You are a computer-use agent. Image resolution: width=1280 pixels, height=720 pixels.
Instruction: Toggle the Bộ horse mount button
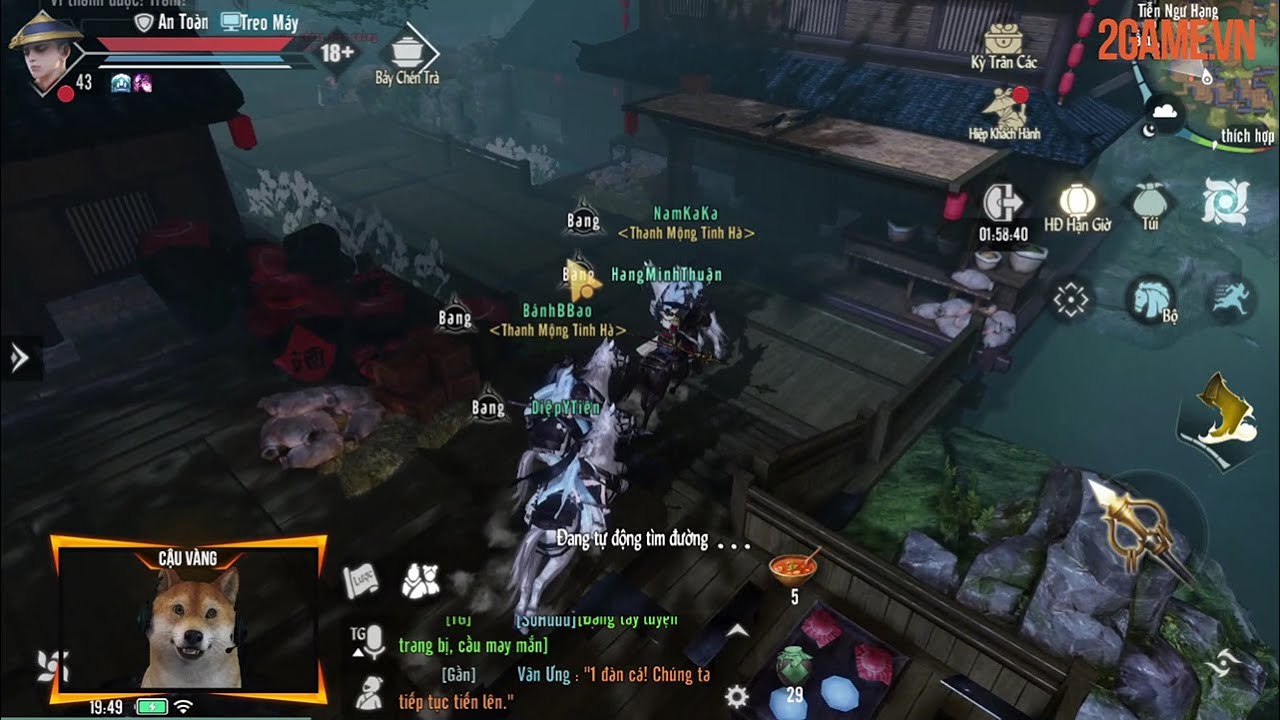1150,299
